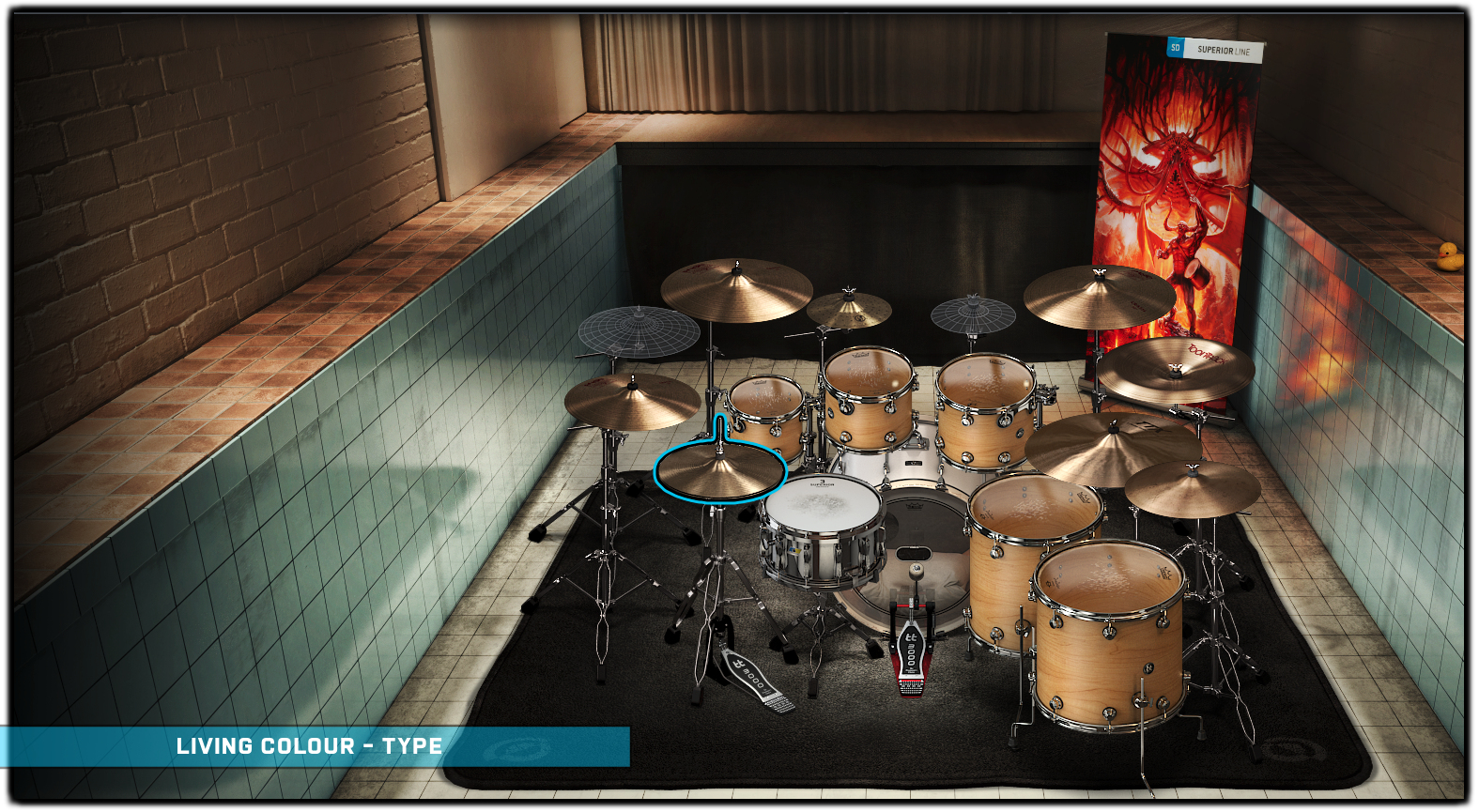
Task: Select the wireframe cymbal placeholder on the left
Action: pyautogui.click(x=639, y=330)
